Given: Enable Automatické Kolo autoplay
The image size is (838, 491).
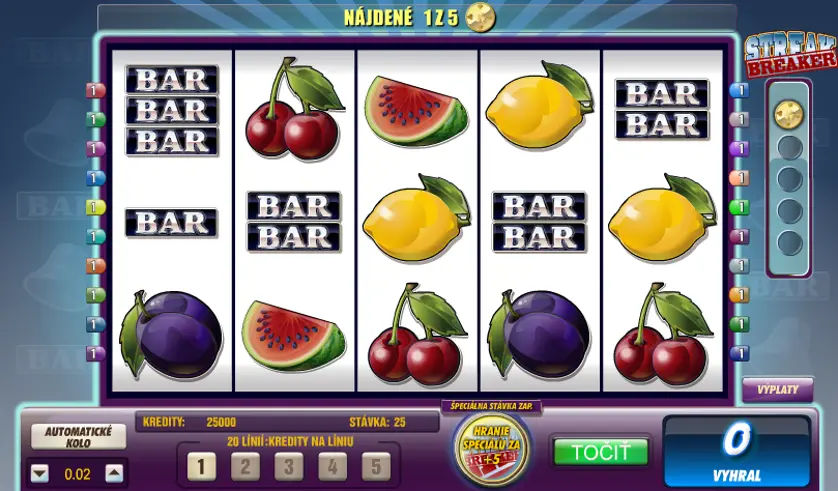Looking at the screenshot, I should coord(79,436).
